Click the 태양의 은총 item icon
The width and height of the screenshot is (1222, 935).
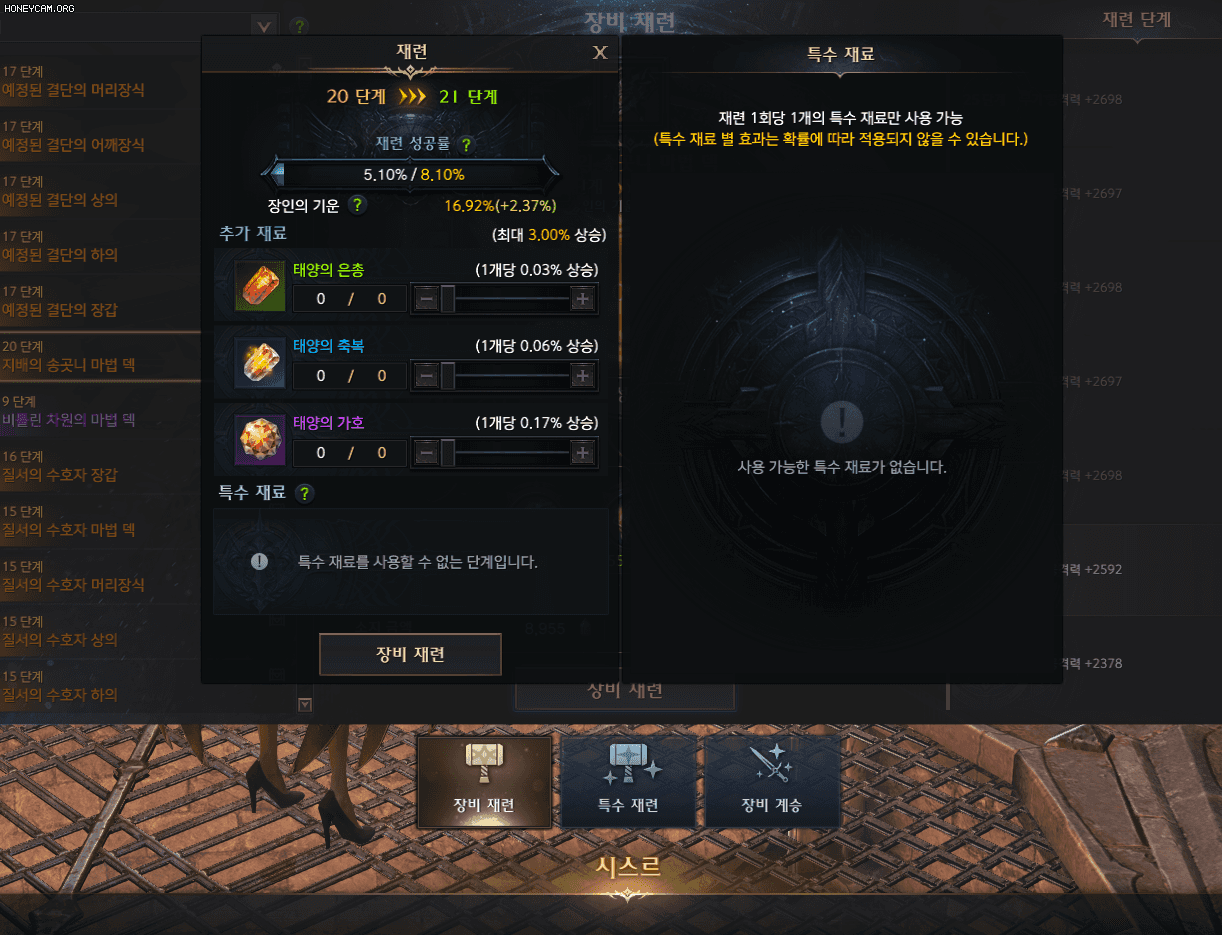[260, 285]
